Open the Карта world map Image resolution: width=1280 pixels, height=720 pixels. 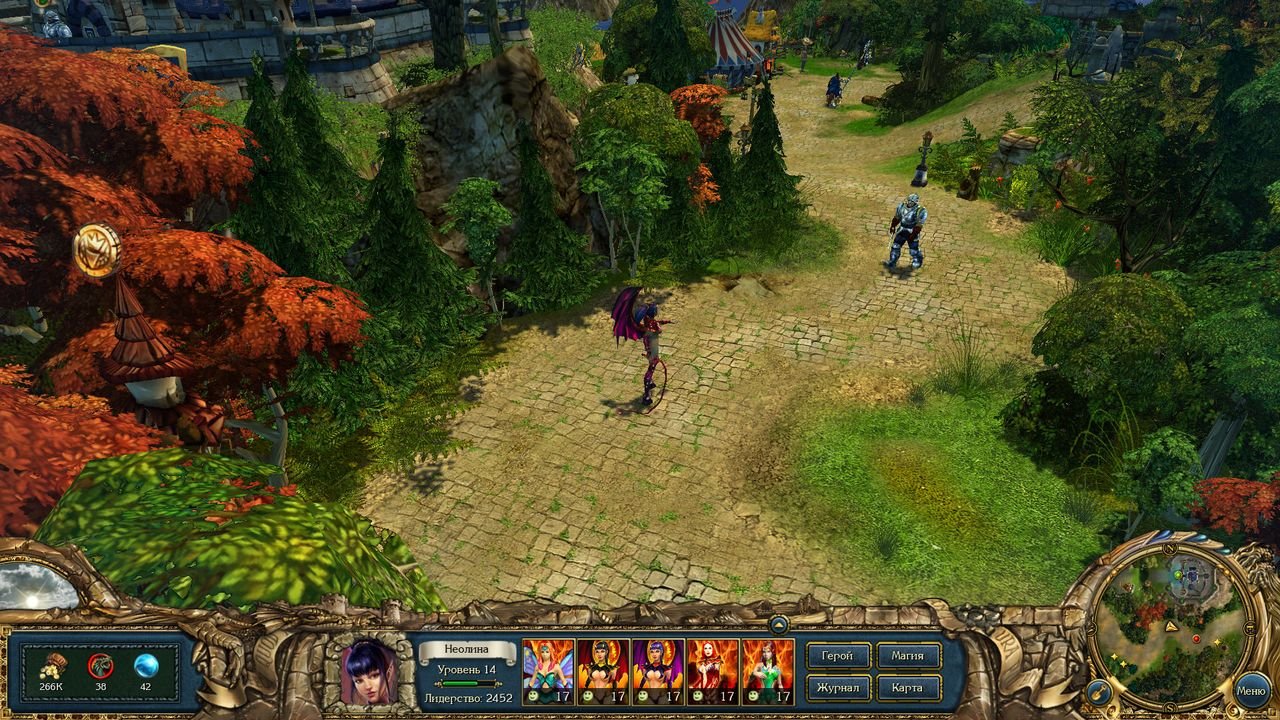908,688
